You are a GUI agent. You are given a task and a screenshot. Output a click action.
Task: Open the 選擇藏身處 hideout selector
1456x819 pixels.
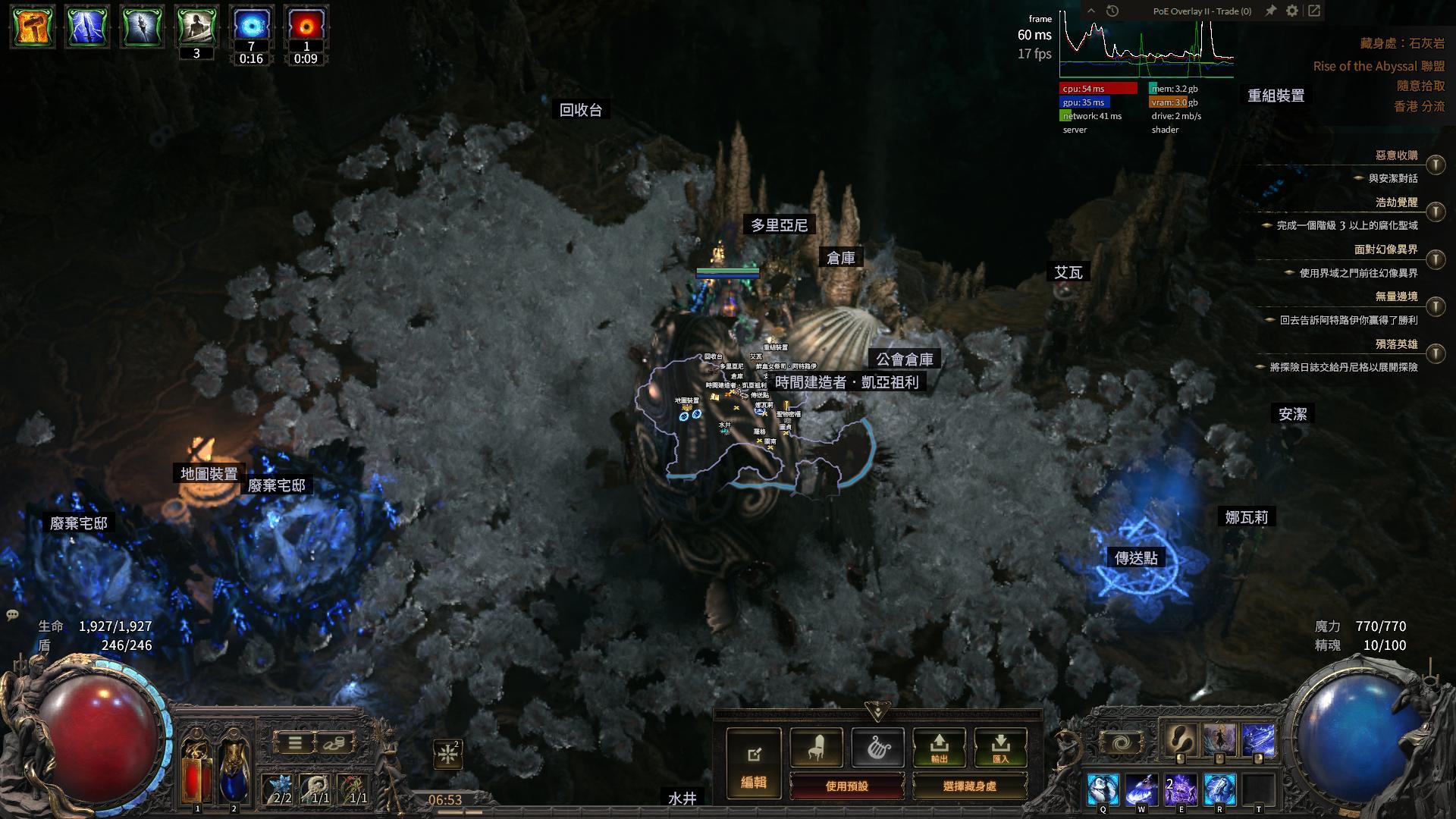point(969,786)
